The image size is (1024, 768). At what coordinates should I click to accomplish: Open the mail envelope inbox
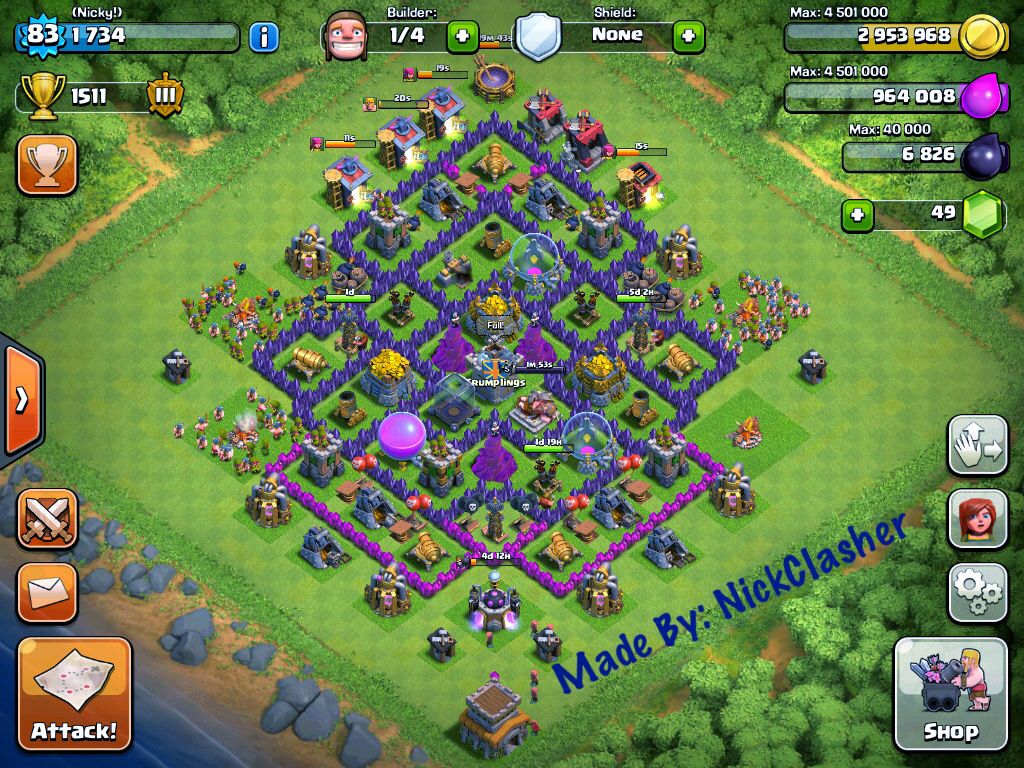tap(47, 593)
